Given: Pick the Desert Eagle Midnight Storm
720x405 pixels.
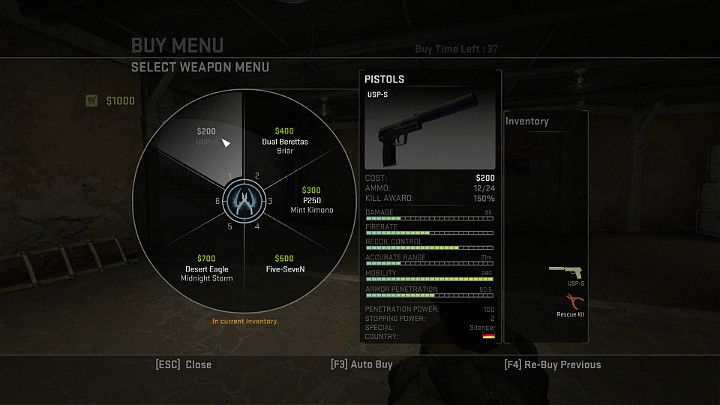Looking at the screenshot, I should pos(207,265).
